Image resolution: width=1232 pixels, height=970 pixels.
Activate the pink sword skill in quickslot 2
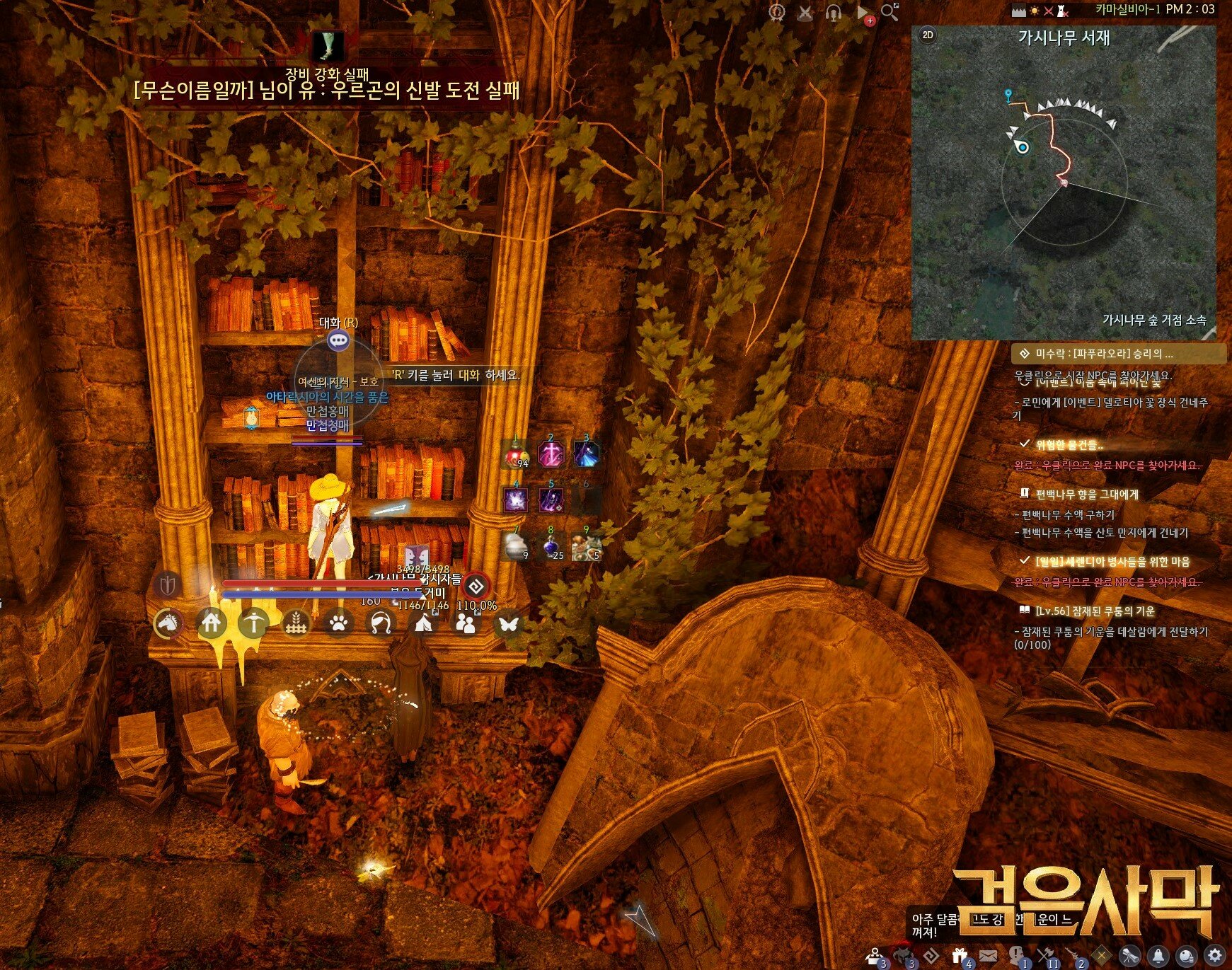tap(551, 454)
